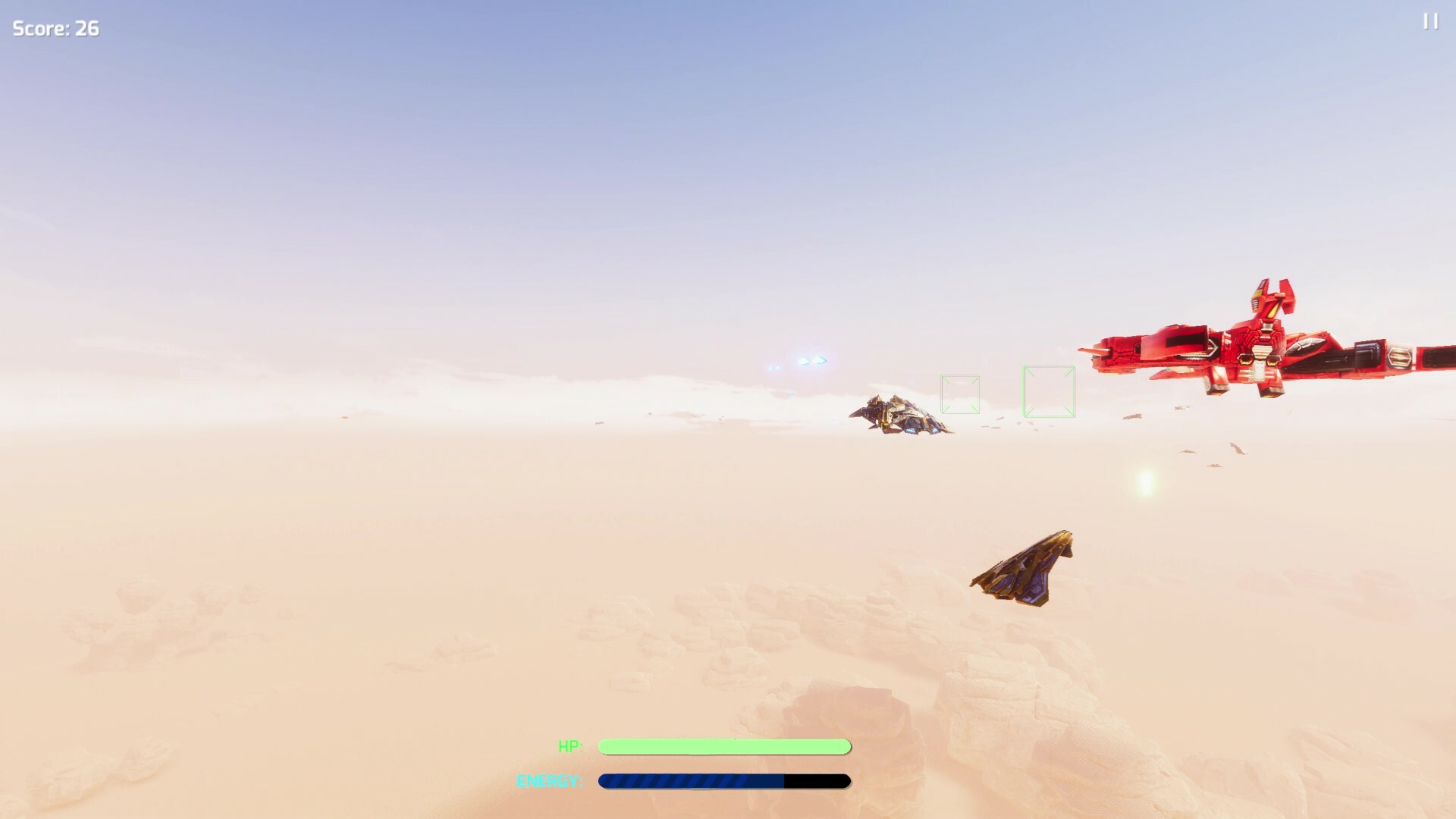Click the HP label
The width and height of the screenshot is (1456, 819).
coord(571,746)
